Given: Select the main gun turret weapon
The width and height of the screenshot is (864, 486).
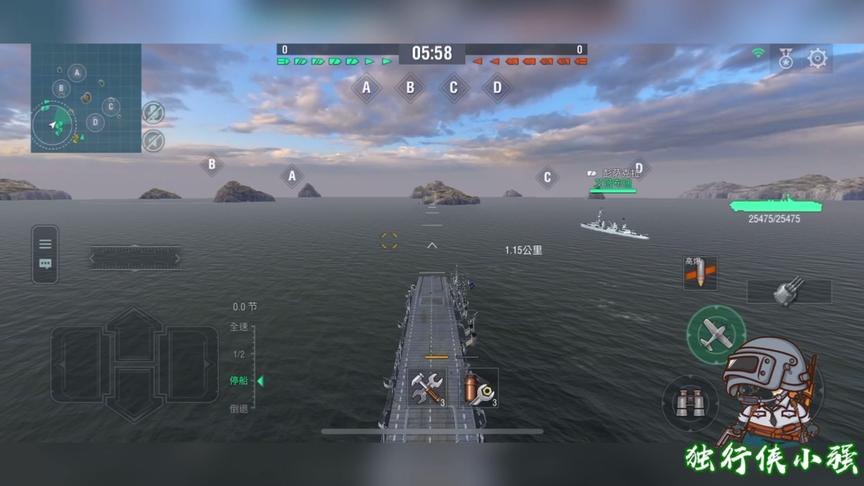Looking at the screenshot, I should (789, 291).
